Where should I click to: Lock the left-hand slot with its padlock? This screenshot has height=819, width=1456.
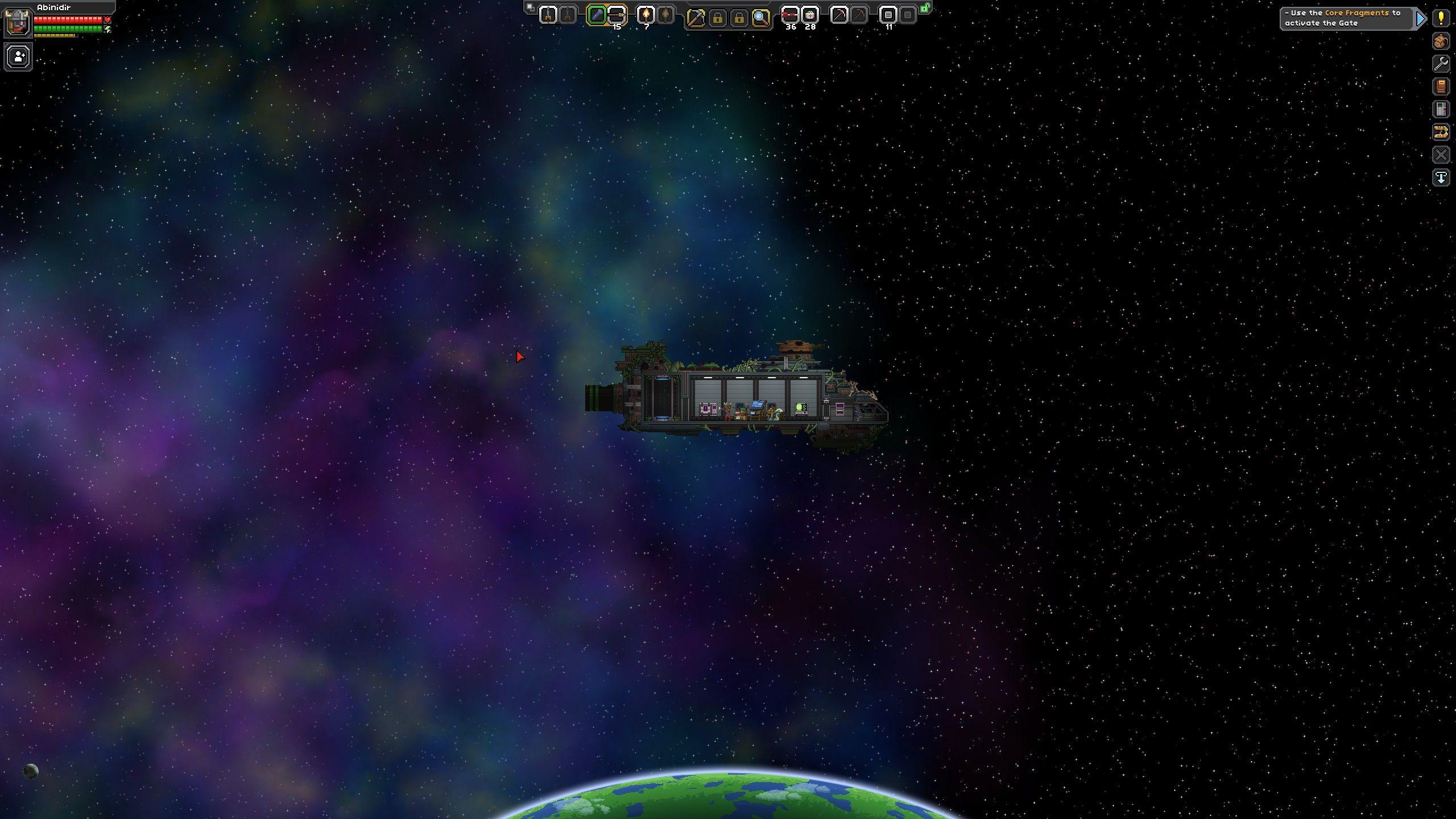coord(718,17)
